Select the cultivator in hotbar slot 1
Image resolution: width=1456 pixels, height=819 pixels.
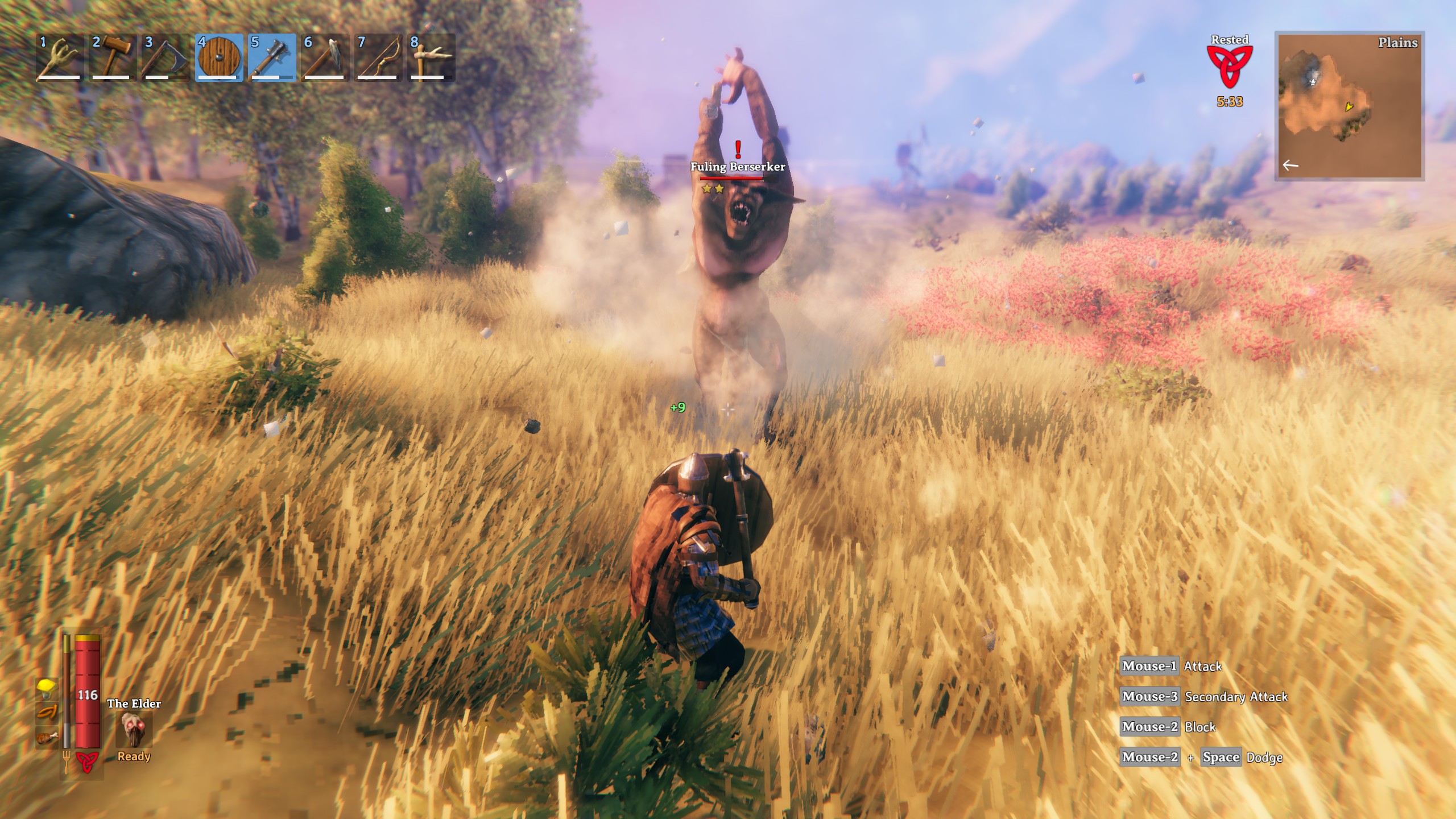click(x=59, y=58)
